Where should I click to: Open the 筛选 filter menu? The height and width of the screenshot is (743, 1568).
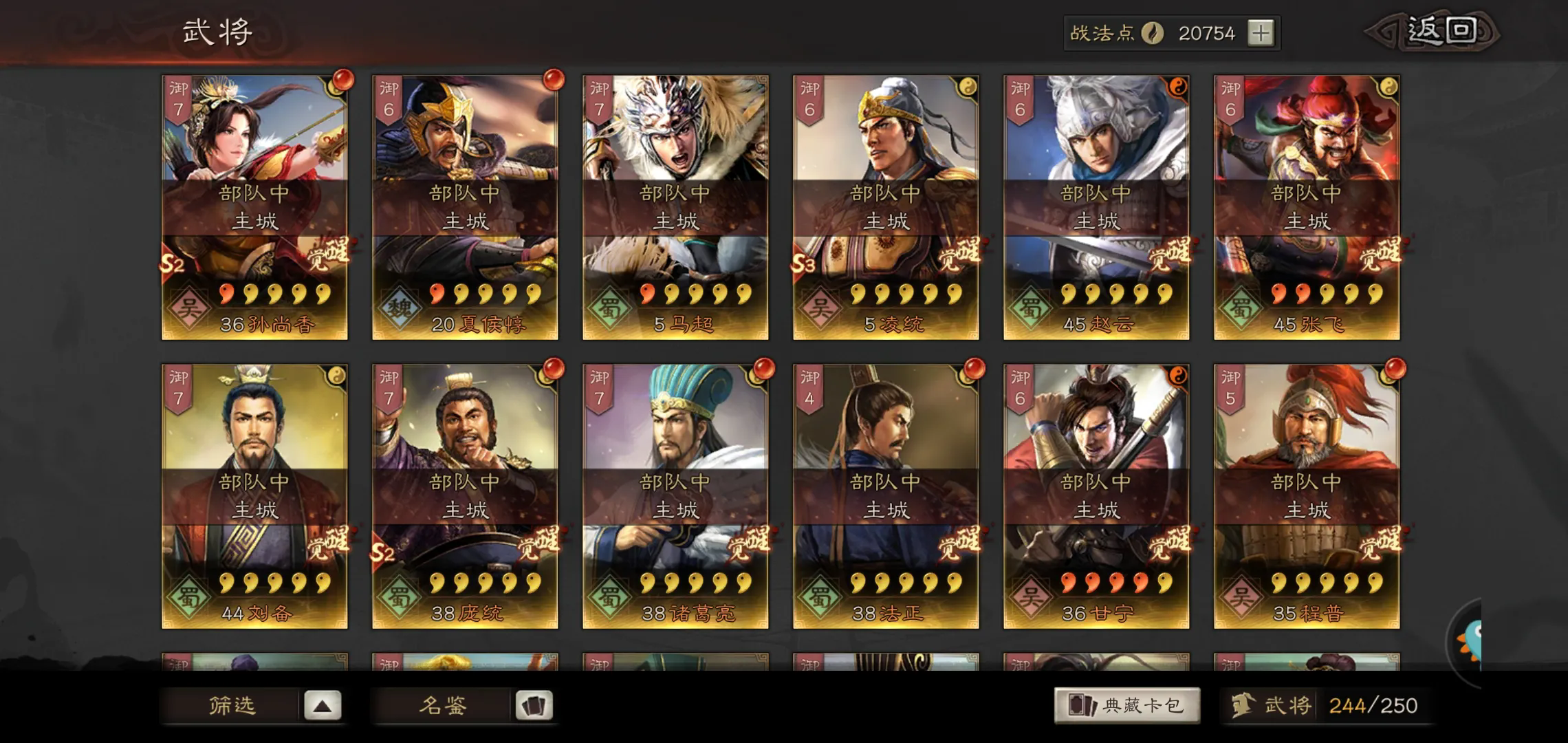pyautogui.click(x=252, y=705)
